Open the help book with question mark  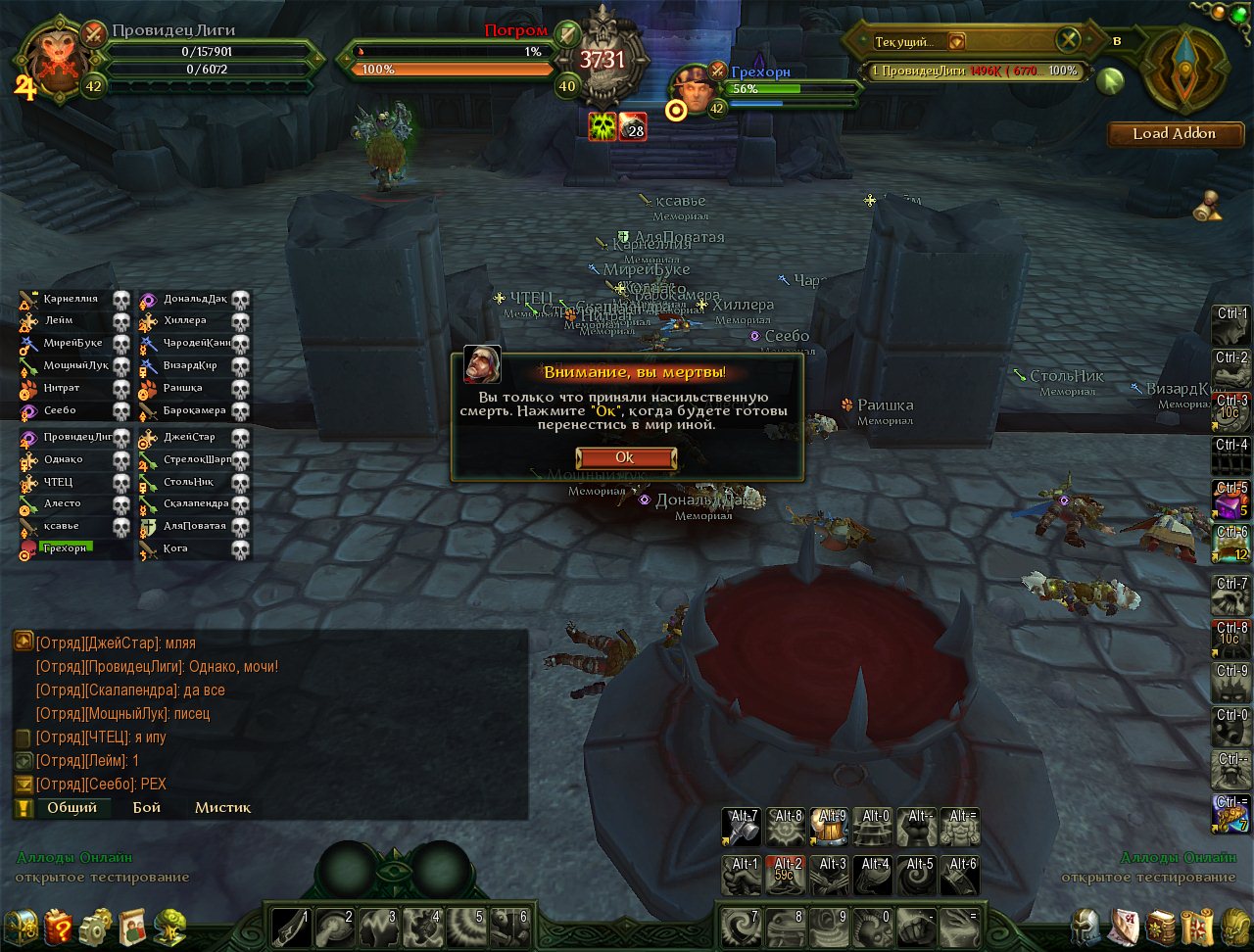coord(59,927)
